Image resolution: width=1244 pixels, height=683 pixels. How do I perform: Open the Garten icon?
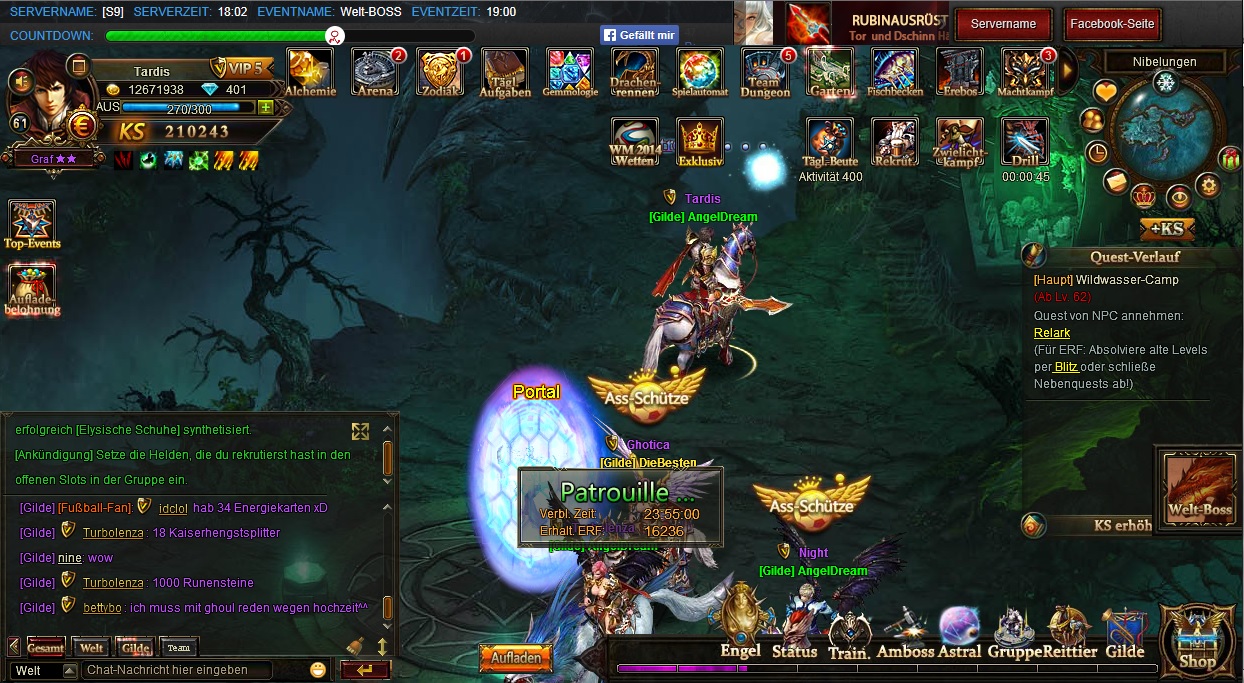click(830, 71)
